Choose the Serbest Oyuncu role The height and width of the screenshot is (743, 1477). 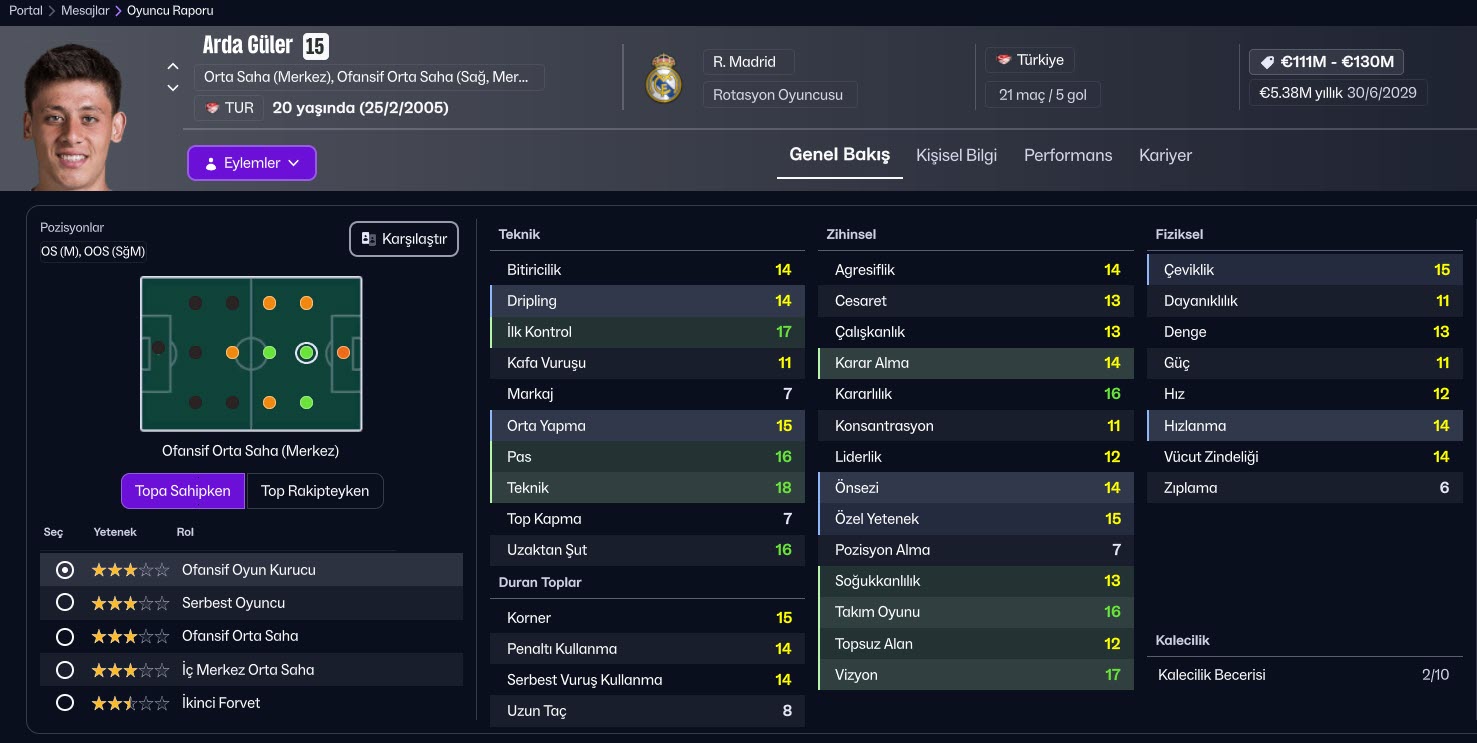(x=65, y=603)
